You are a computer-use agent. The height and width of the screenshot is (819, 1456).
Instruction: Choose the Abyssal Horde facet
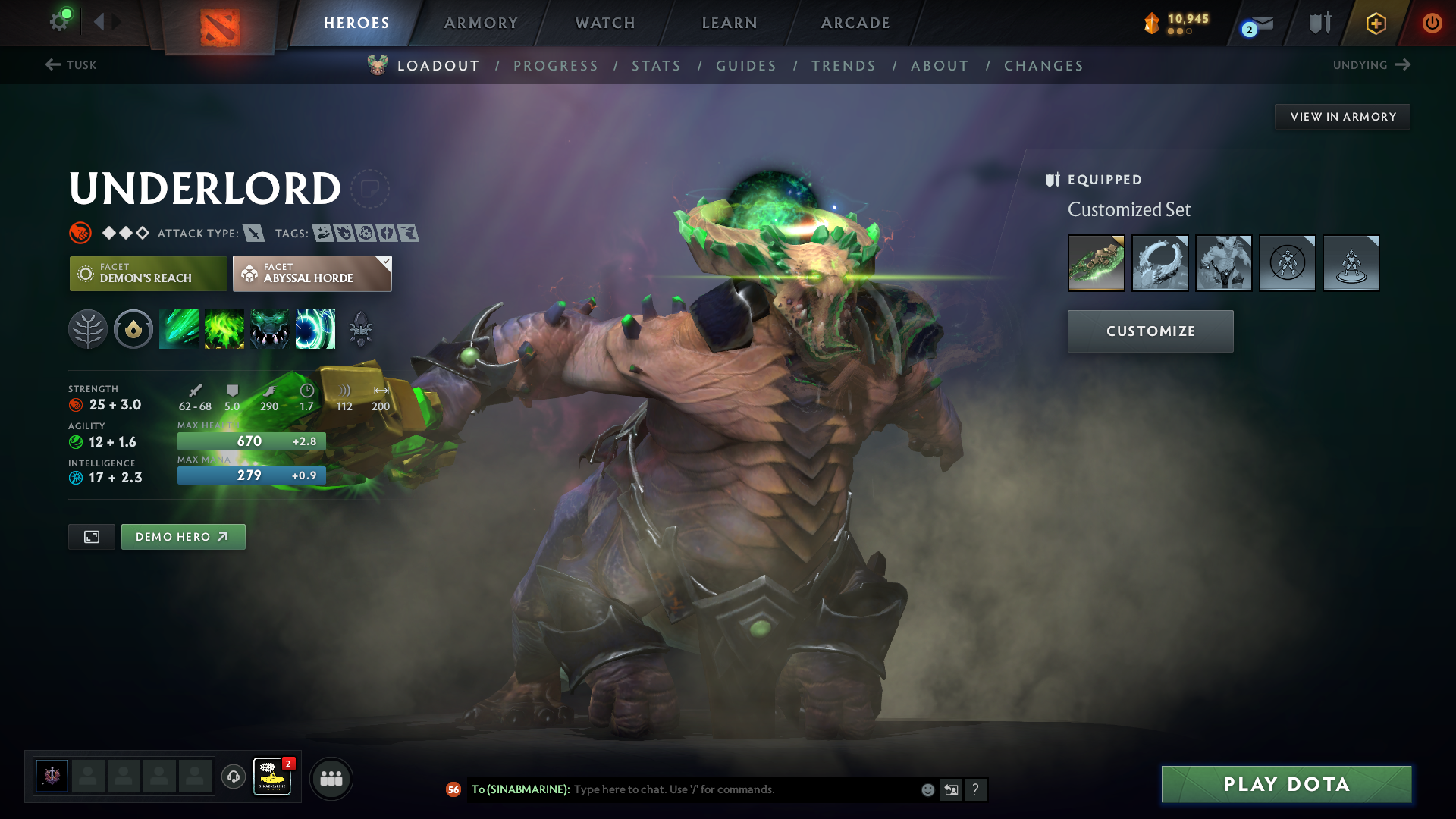pyautogui.click(x=312, y=274)
